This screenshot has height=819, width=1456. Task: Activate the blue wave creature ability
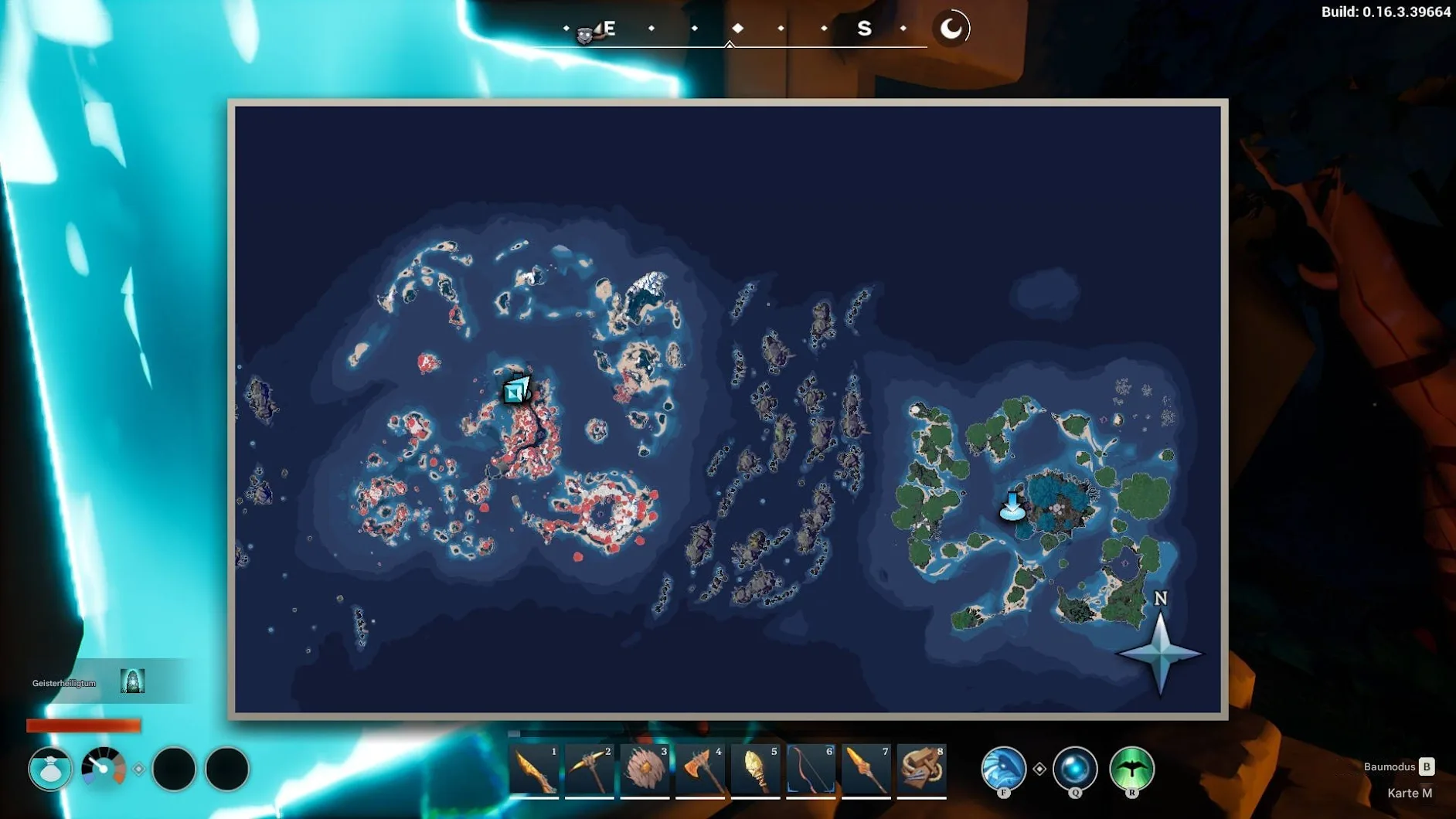[1003, 768]
